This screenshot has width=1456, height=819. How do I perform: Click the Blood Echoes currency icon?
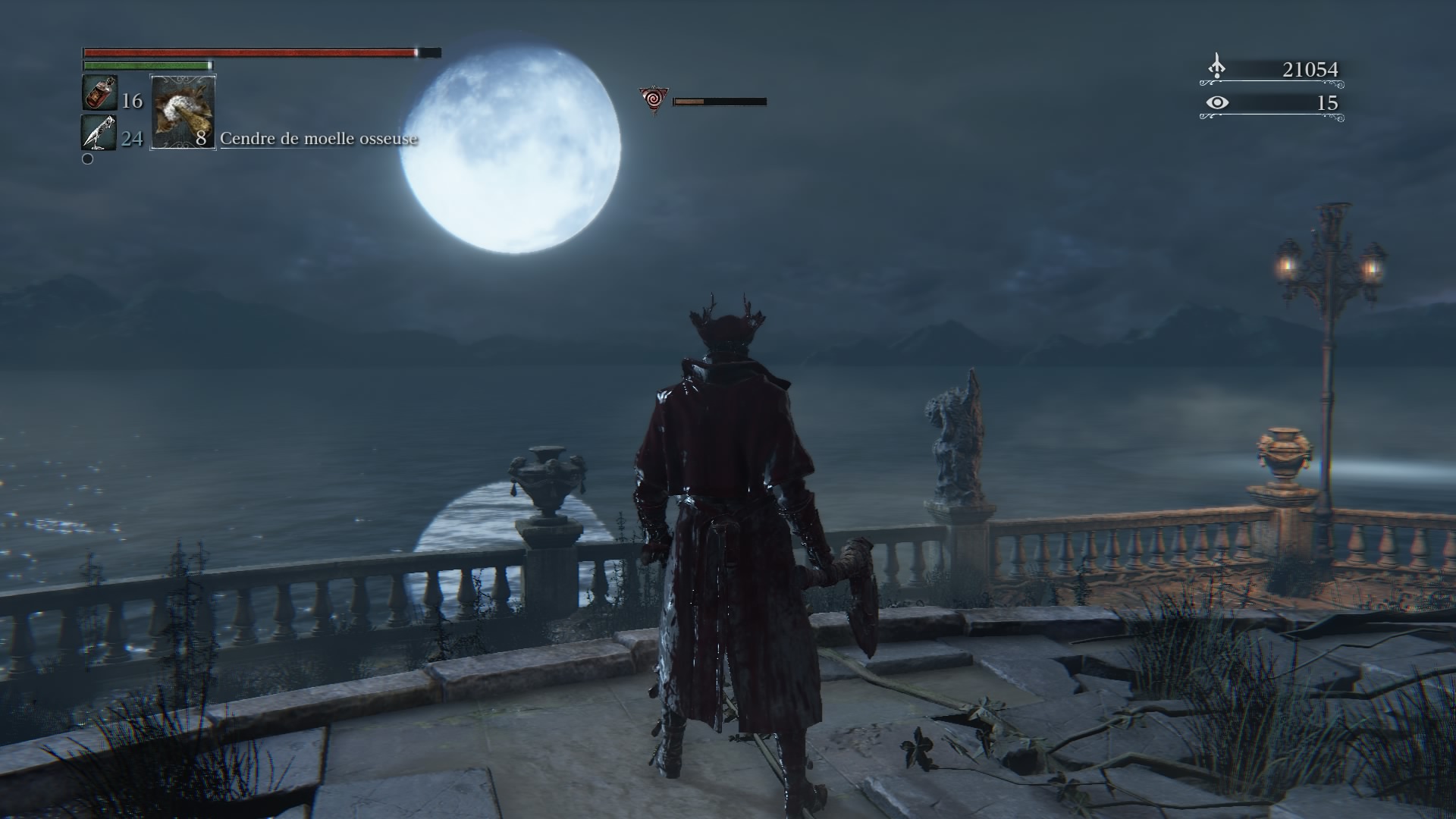tap(1216, 67)
